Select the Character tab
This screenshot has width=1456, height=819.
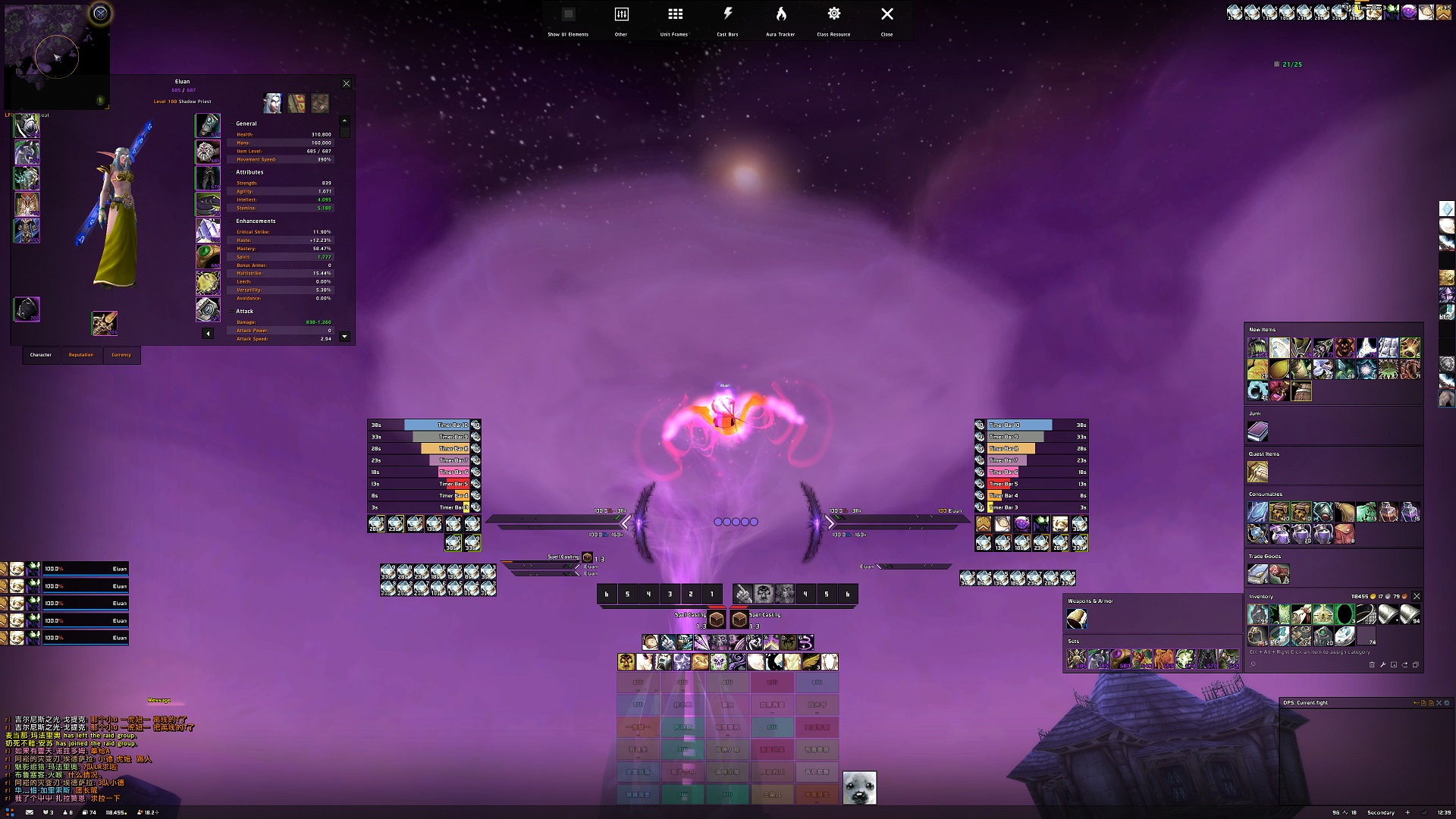41,355
